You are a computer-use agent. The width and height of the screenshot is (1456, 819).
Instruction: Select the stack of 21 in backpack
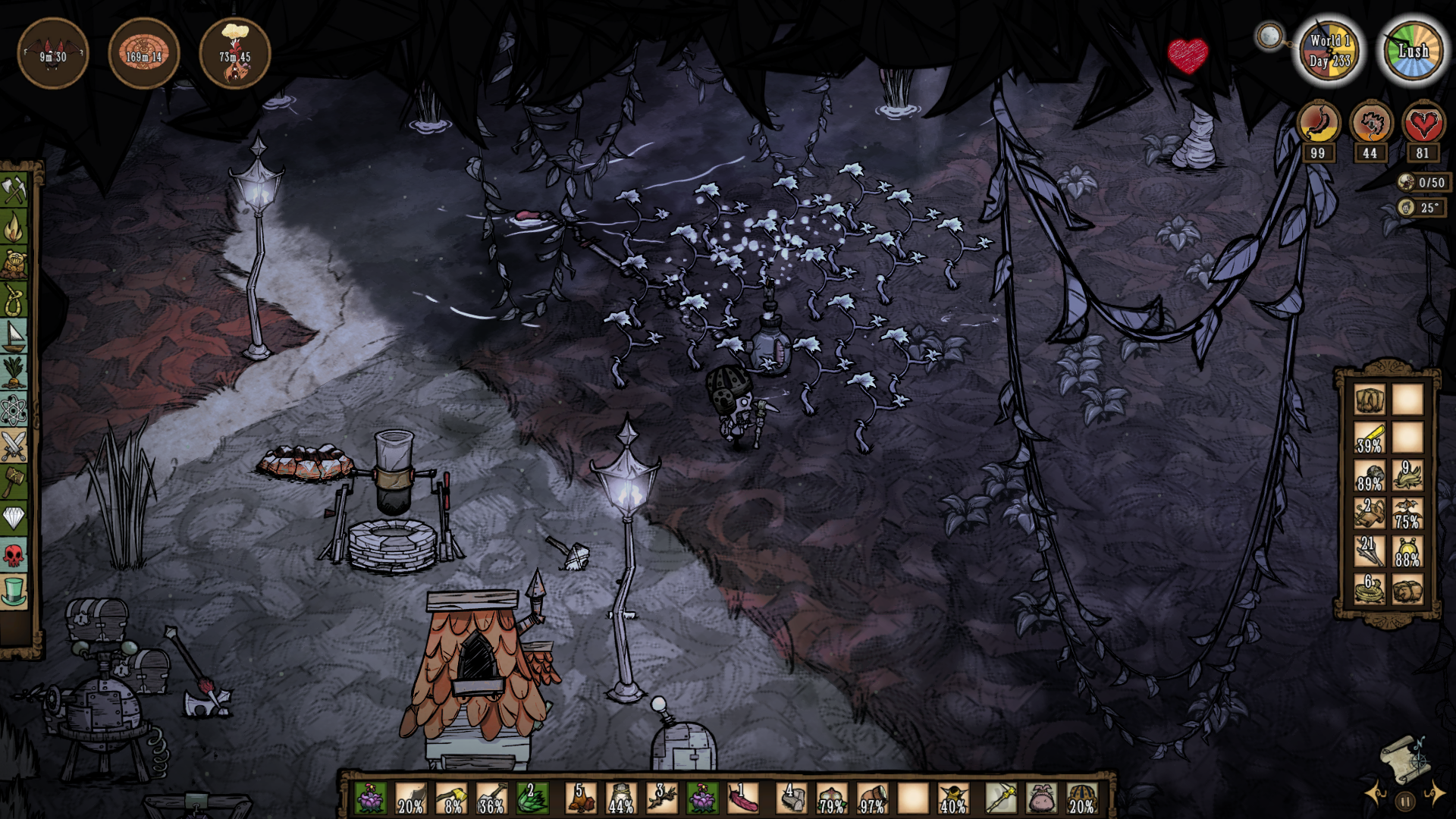tap(1370, 552)
